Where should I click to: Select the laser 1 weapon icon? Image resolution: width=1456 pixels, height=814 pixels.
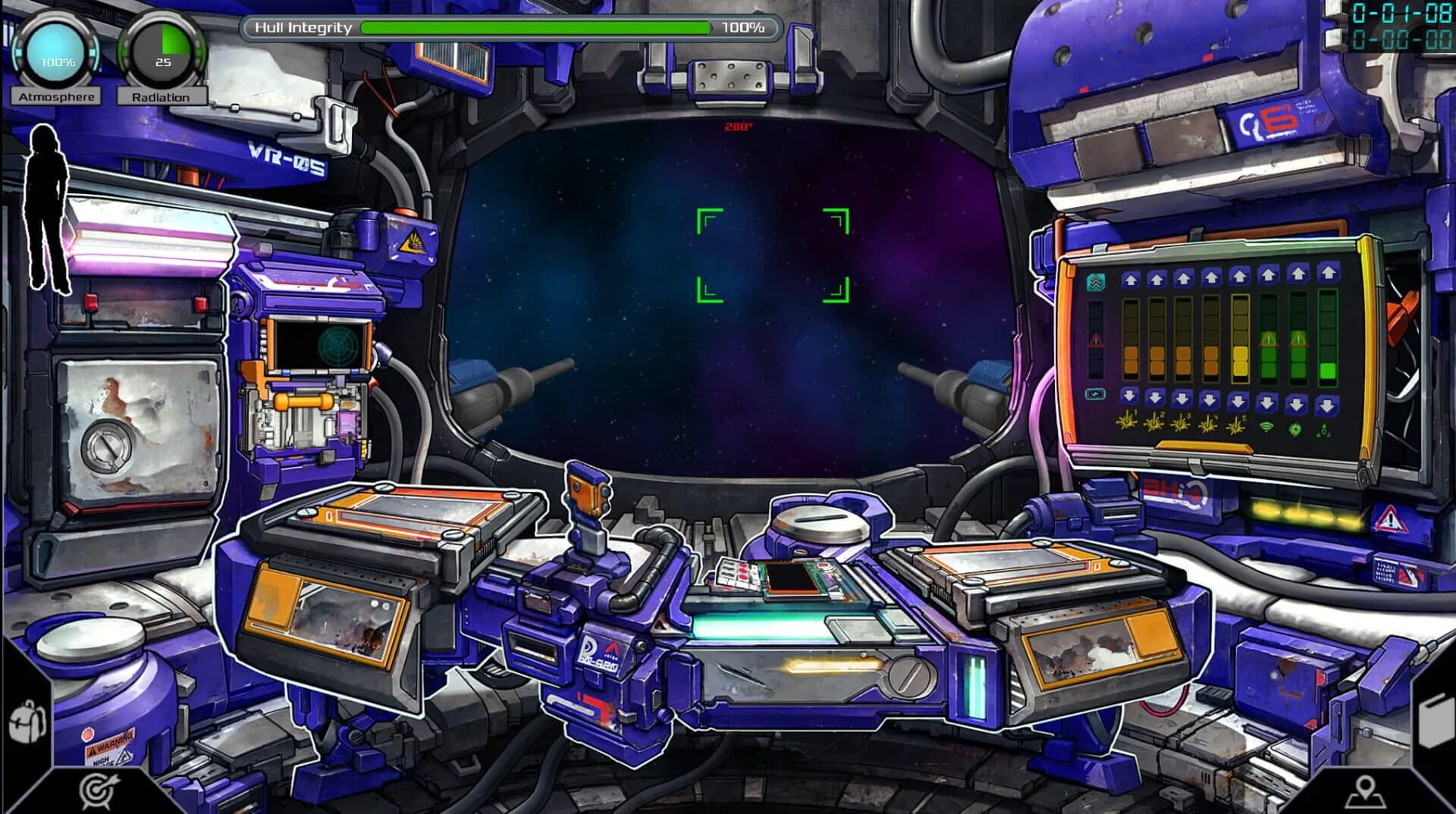pos(1127,422)
